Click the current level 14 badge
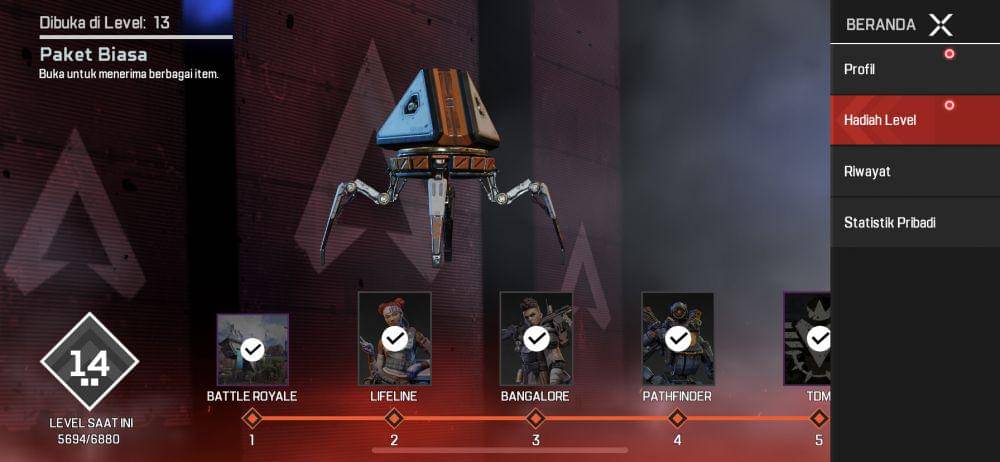1000x462 pixels. click(x=90, y=362)
